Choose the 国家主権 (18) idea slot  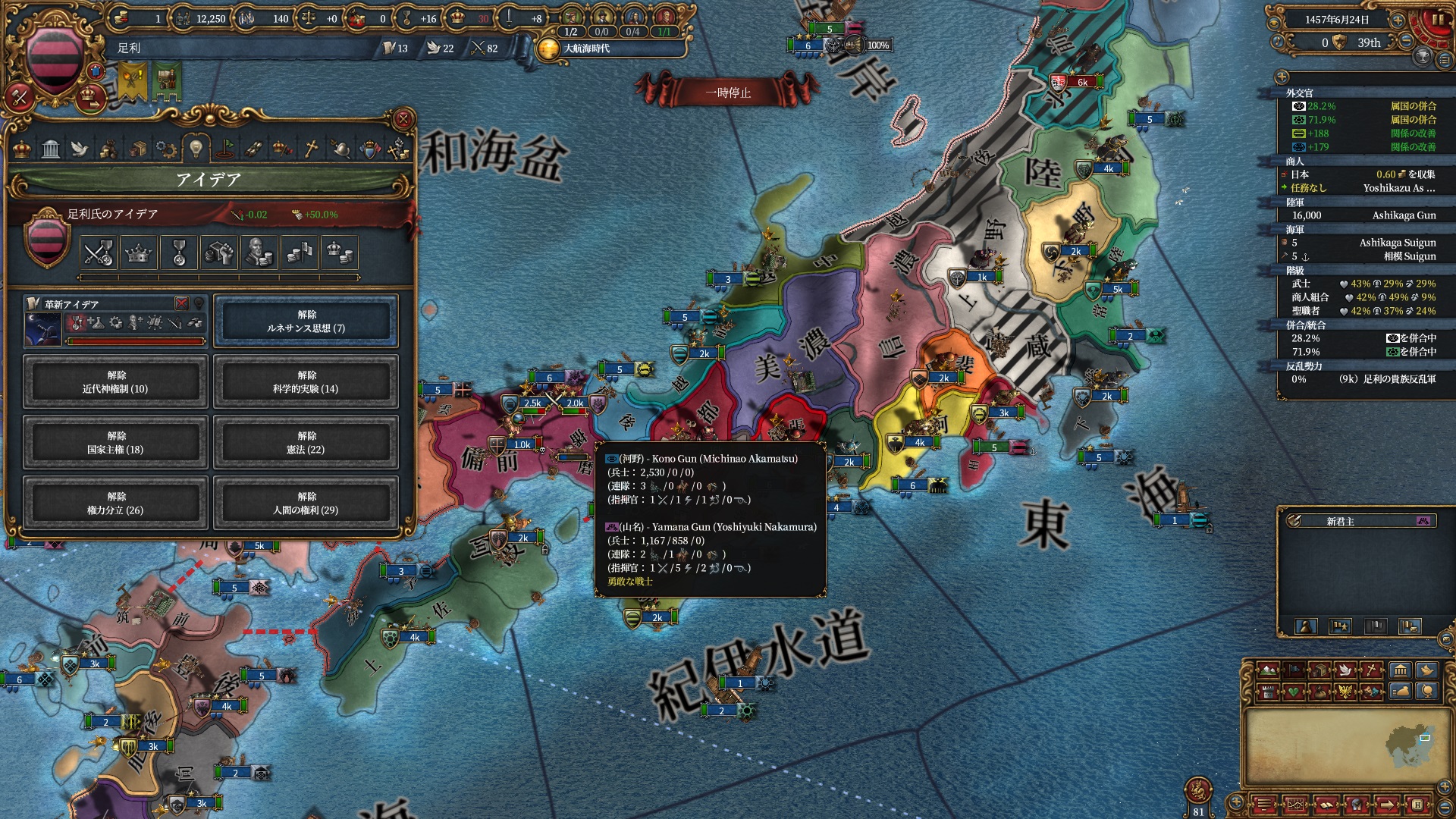(x=115, y=443)
